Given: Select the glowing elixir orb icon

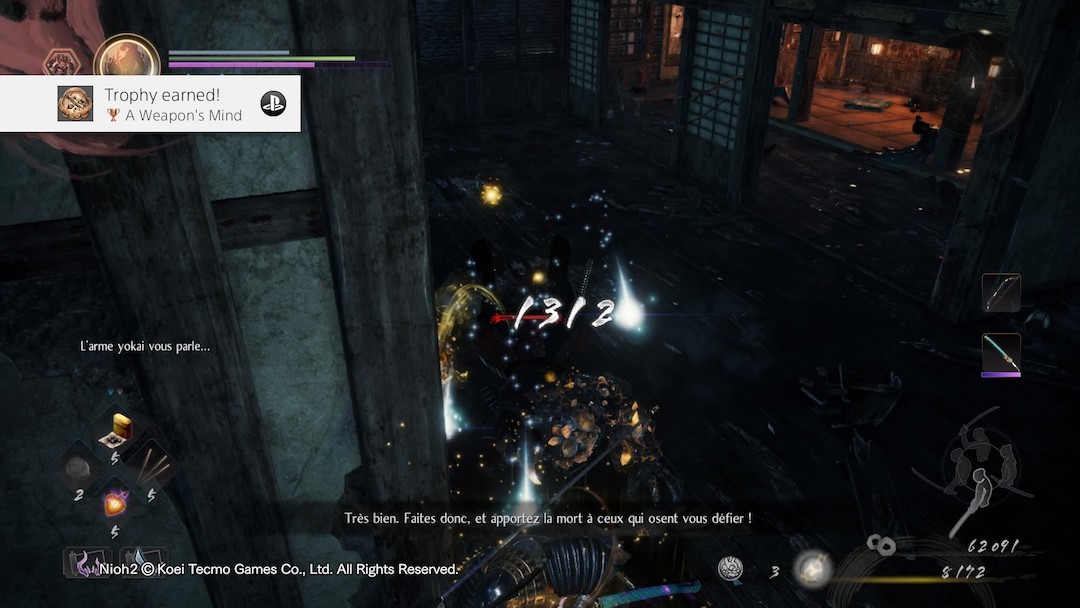Looking at the screenshot, I should tap(812, 568).
